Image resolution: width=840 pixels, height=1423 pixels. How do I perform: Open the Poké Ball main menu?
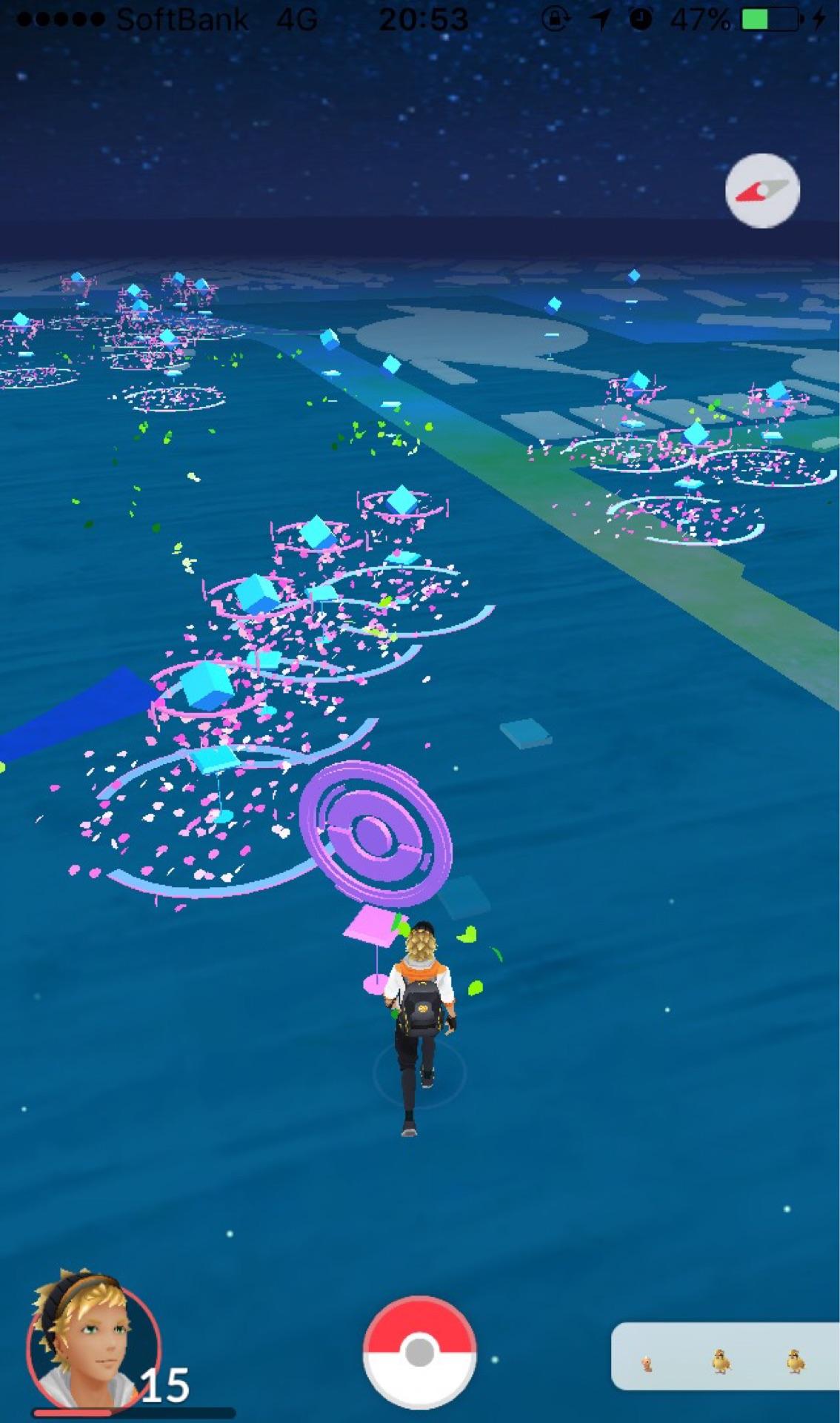click(419, 1353)
